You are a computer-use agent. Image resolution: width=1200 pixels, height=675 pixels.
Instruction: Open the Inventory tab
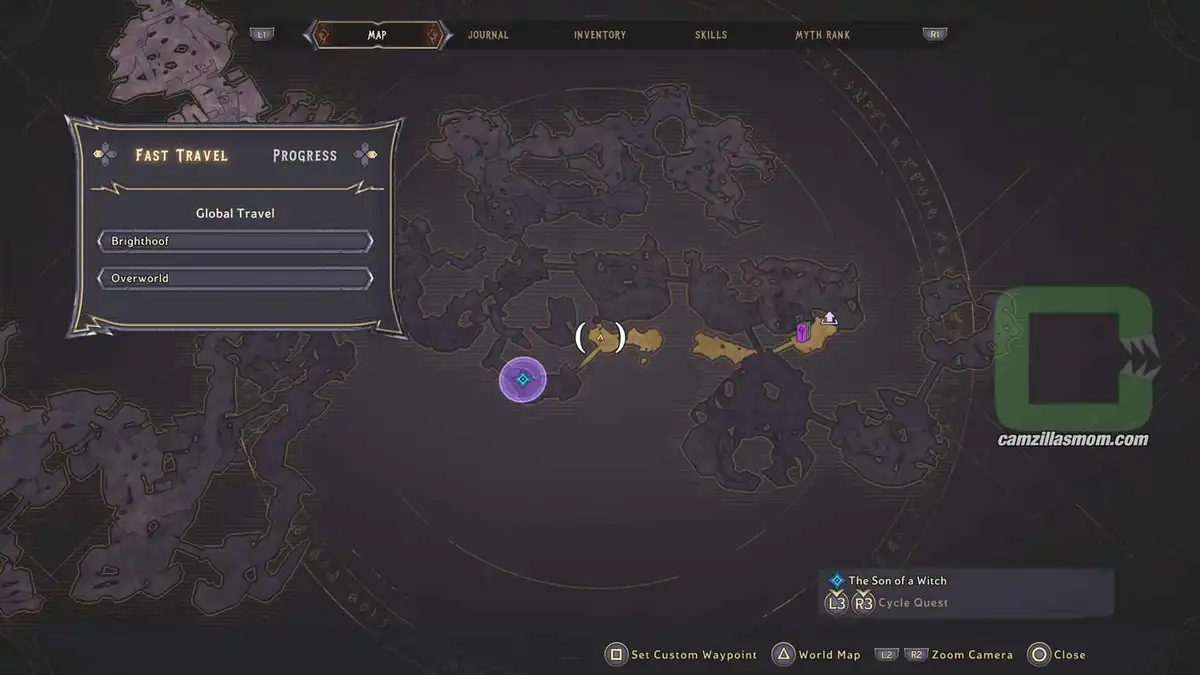click(599, 35)
